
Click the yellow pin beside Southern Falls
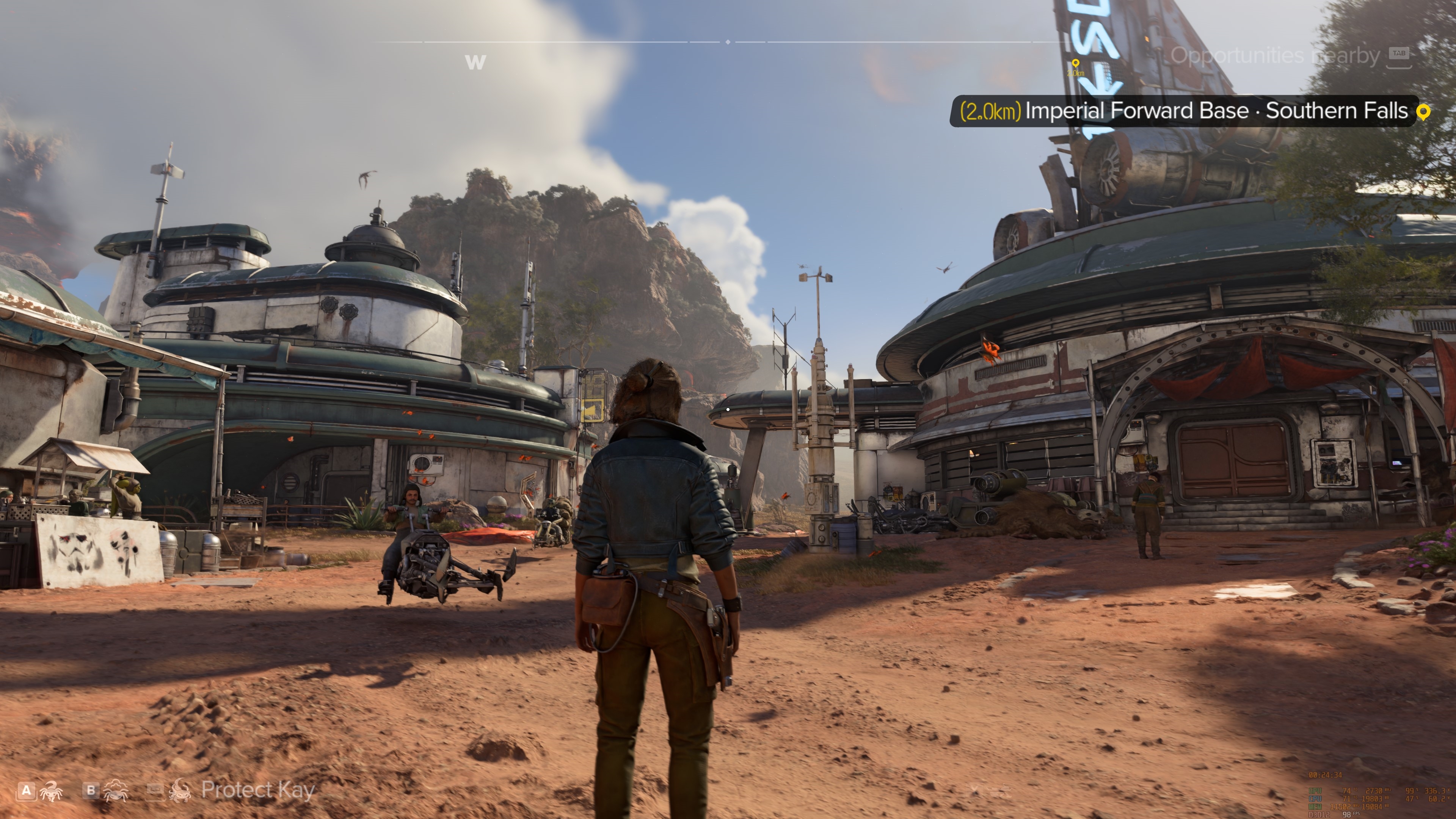[x=1423, y=111]
